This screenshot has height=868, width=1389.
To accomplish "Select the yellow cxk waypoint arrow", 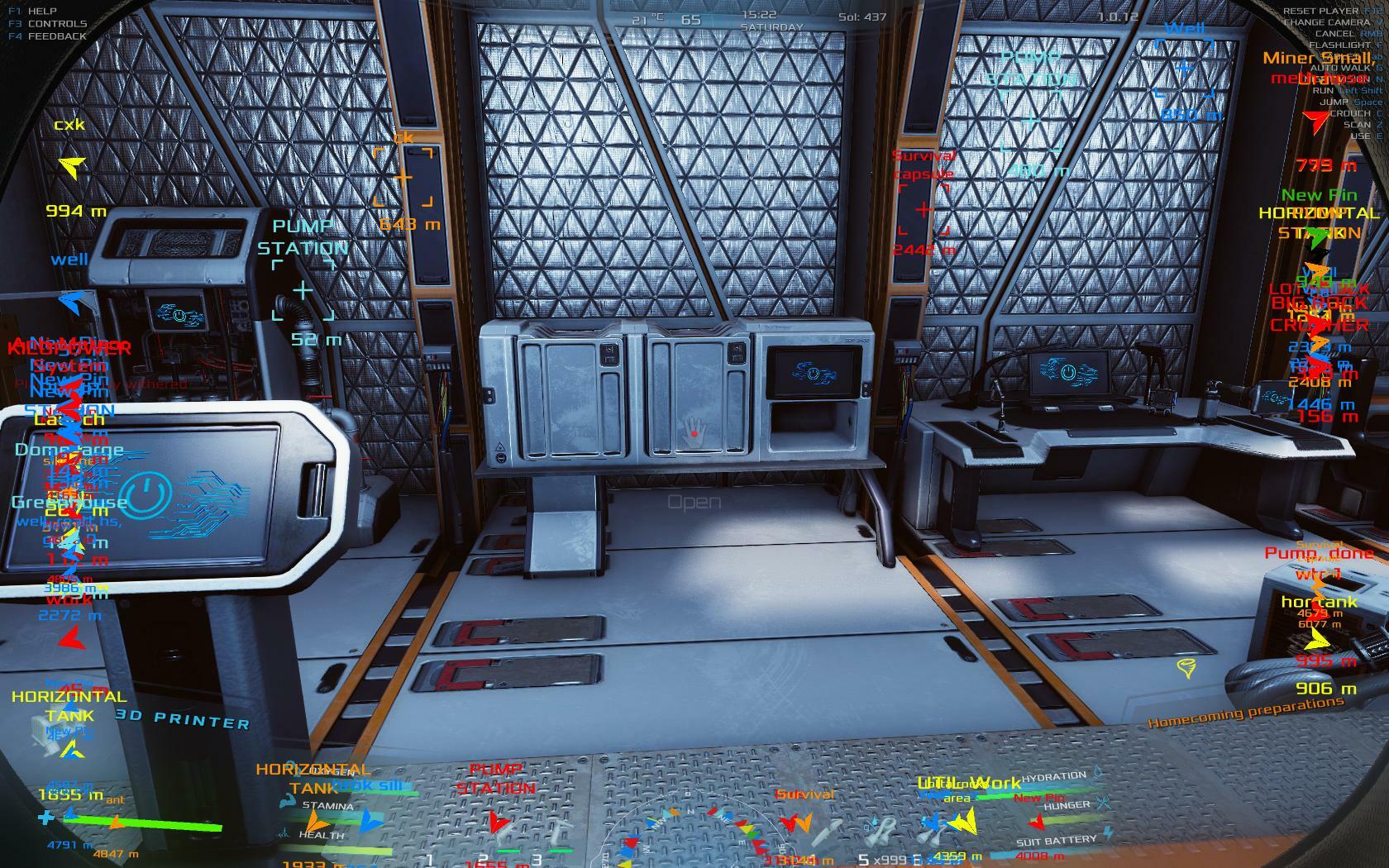I will point(72,168).
